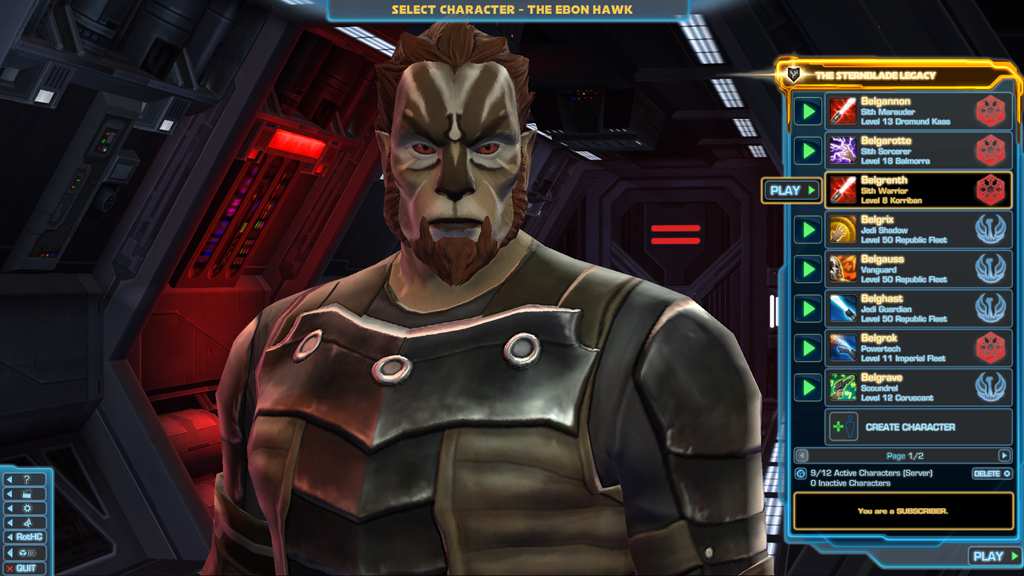Go to the next character page
Image resolution: width=1024 pixels, height=576 pixels.
(x=1004, y=456)
